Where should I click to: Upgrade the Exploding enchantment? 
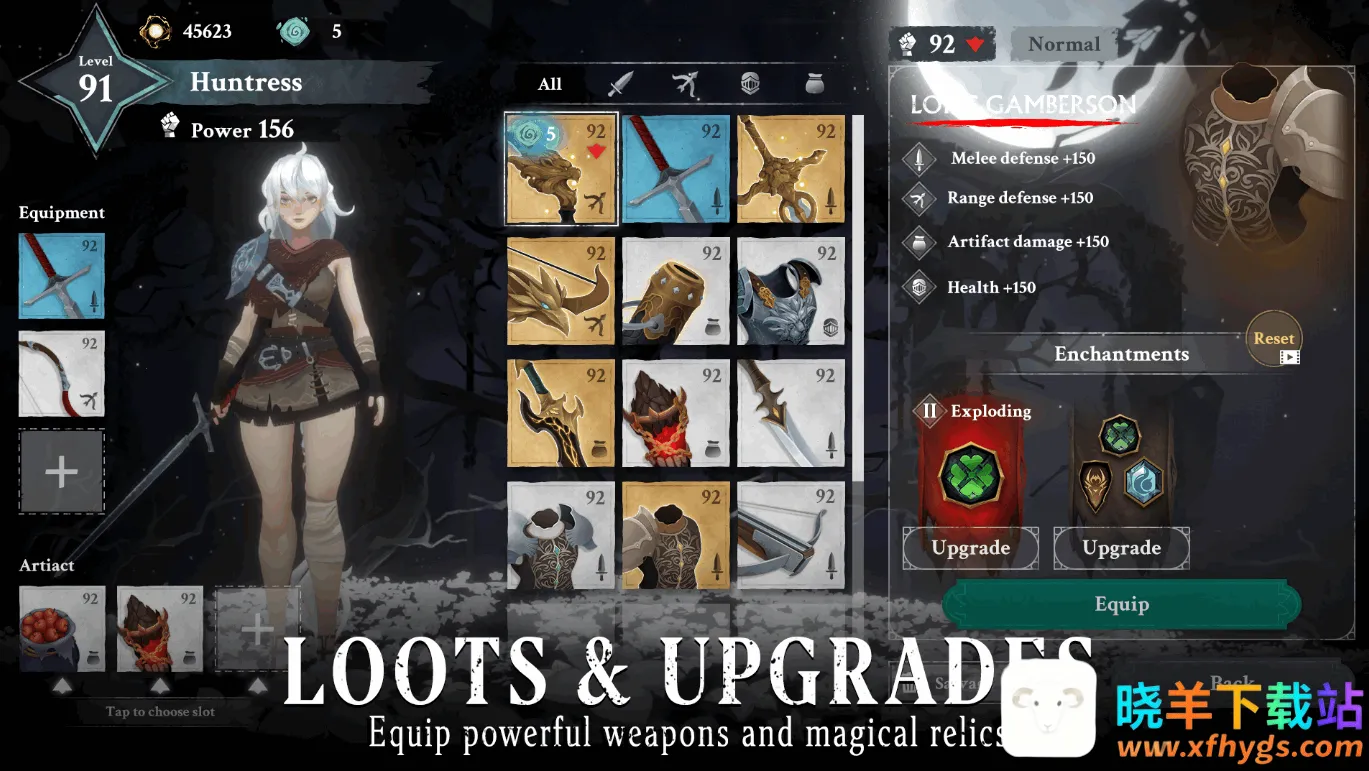tap(970, 548)
